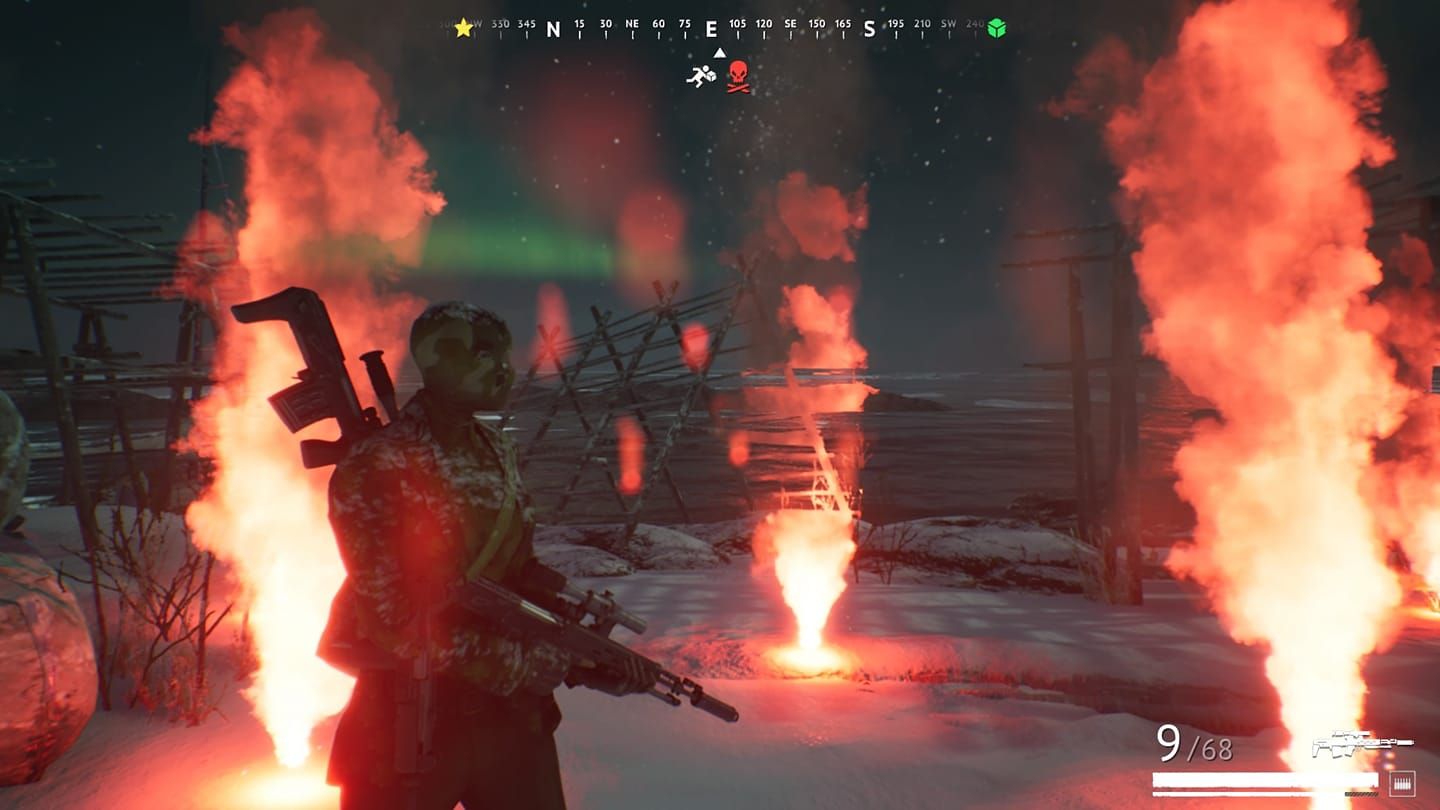
Task: Click the white health bar
Action: coord(1265,780)
